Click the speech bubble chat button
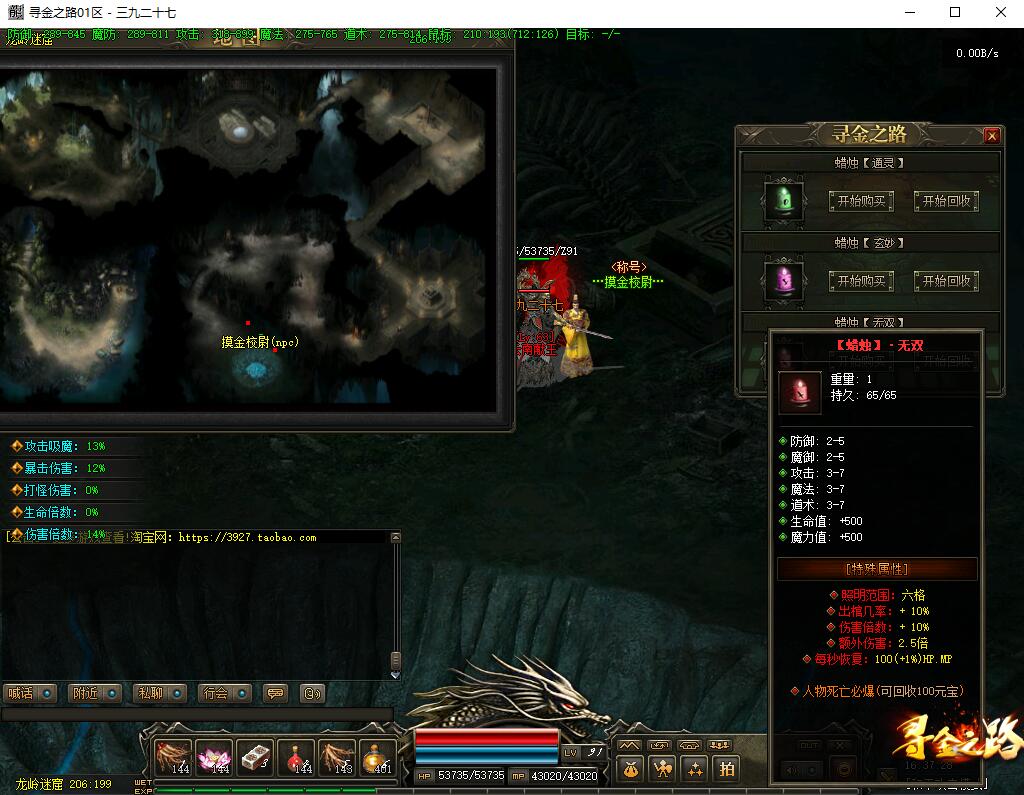Viewport: 1024px width, 795px height. (x=275, y=693)
